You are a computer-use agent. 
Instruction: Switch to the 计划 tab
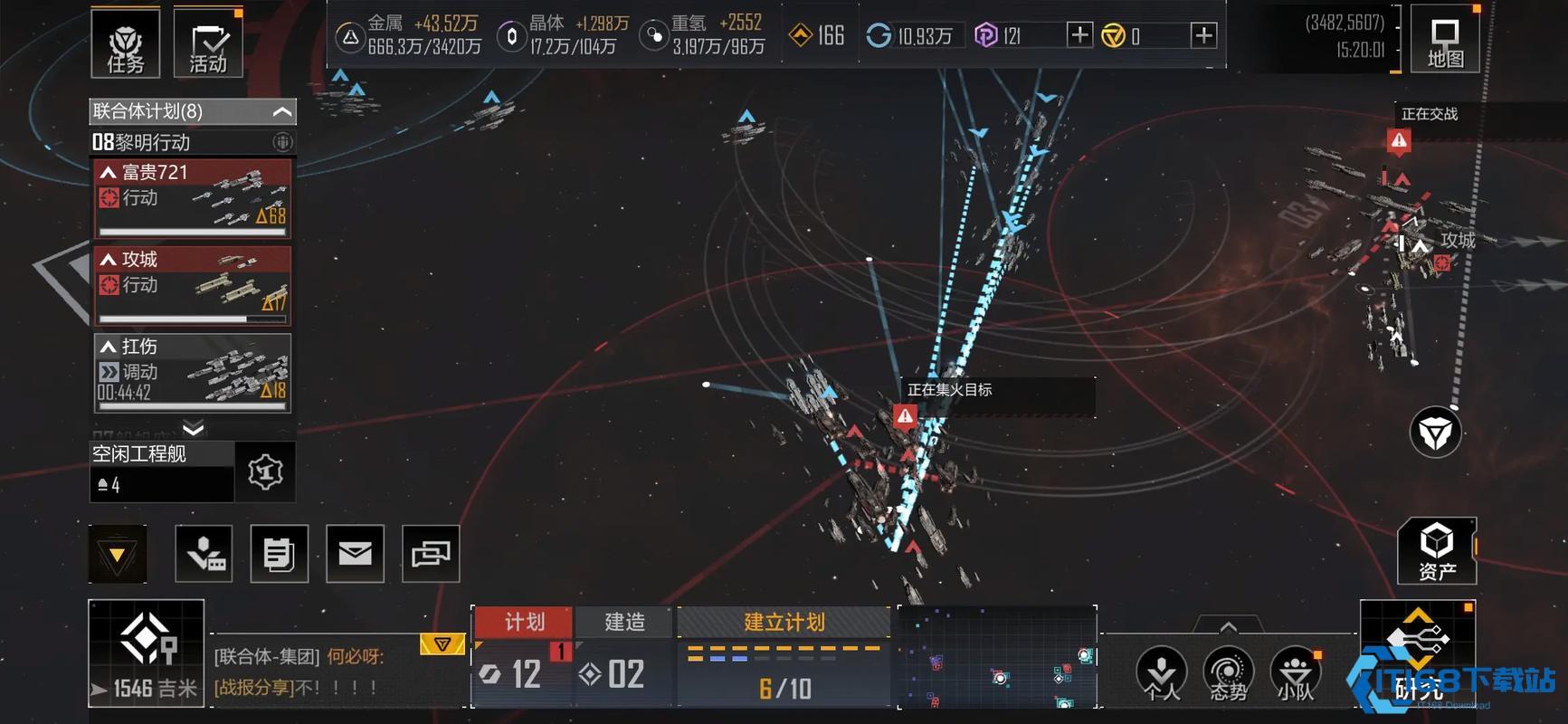(524, 622)
